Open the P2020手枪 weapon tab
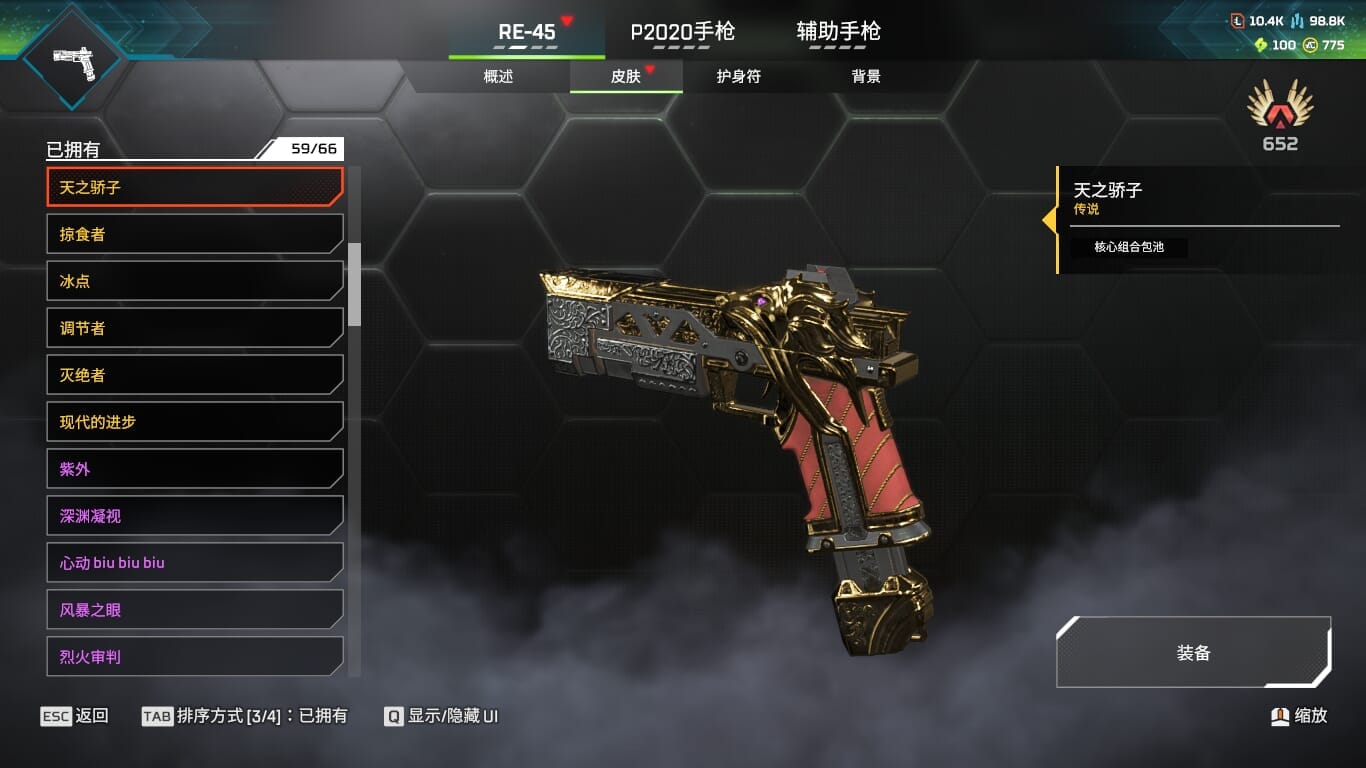Viewport: 1366px width, 768px height. tap(682, 32)
